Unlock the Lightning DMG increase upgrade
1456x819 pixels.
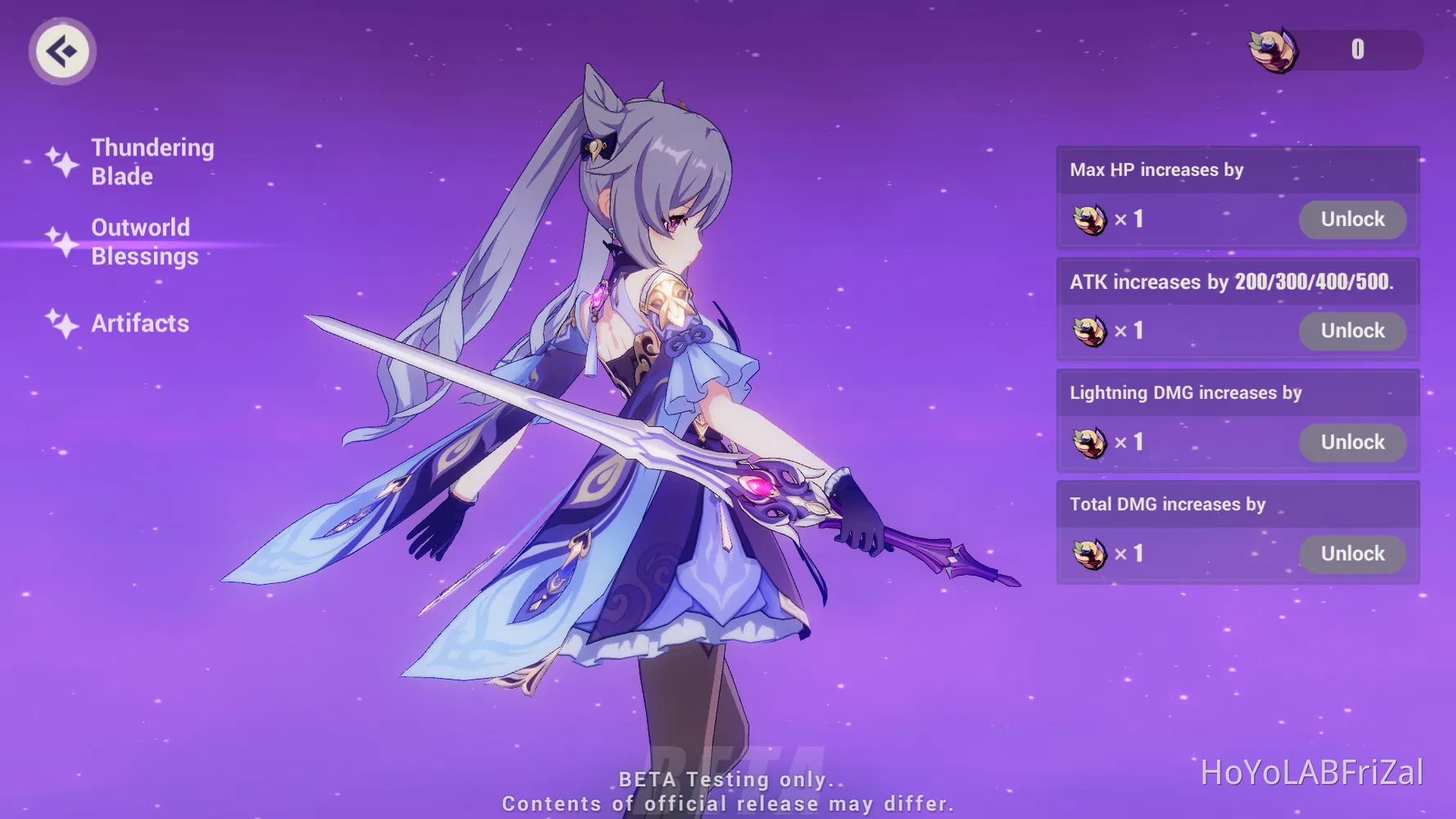(1352, 442)
